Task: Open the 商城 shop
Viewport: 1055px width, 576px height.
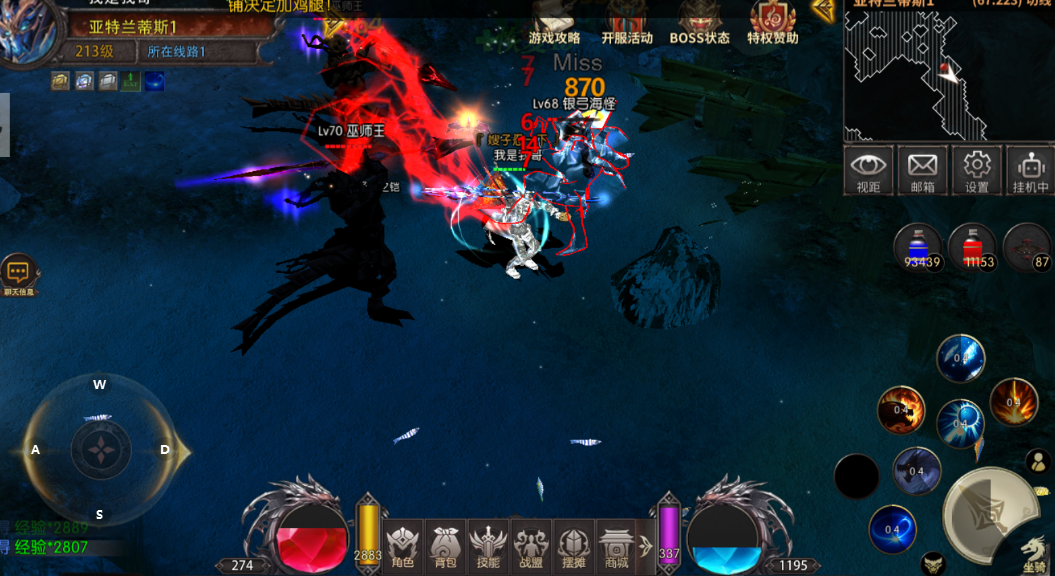Action: tap(614, 547)
